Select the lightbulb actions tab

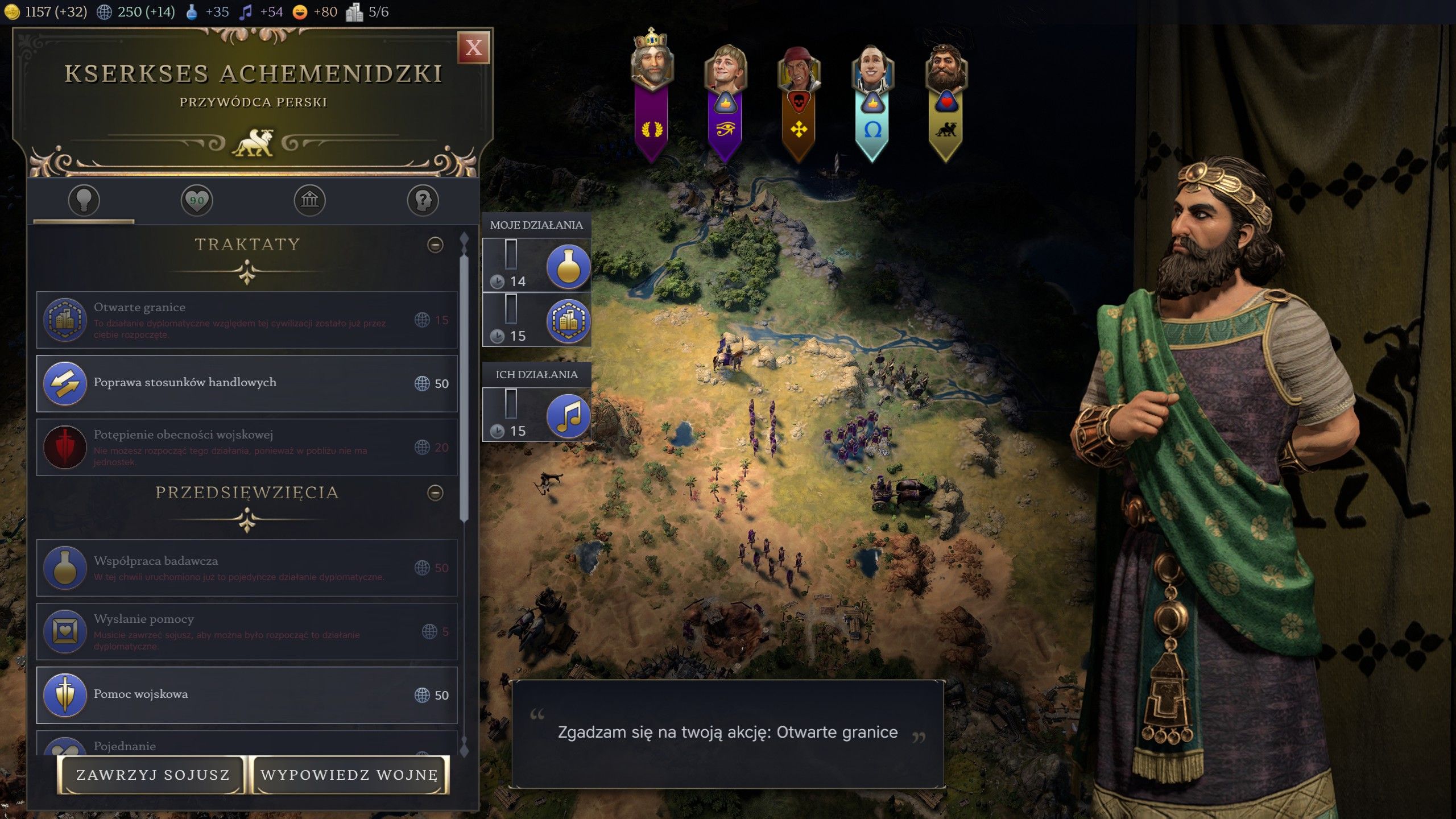click(x=84, y=200)
